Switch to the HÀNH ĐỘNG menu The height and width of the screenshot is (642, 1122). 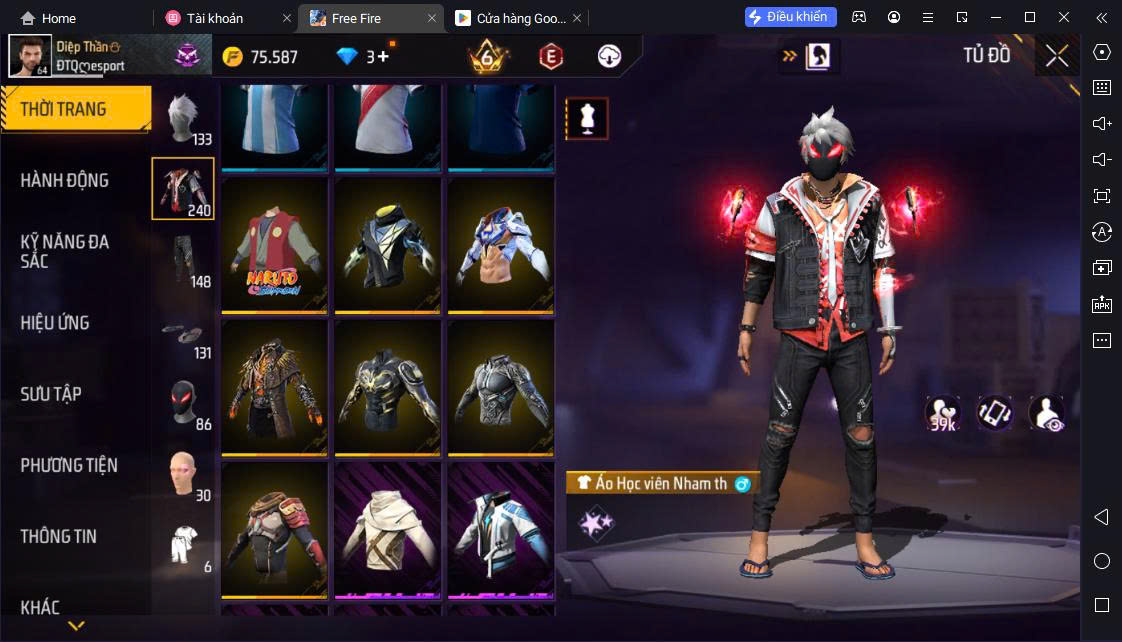pyautogui.click(x=65, y=180)
